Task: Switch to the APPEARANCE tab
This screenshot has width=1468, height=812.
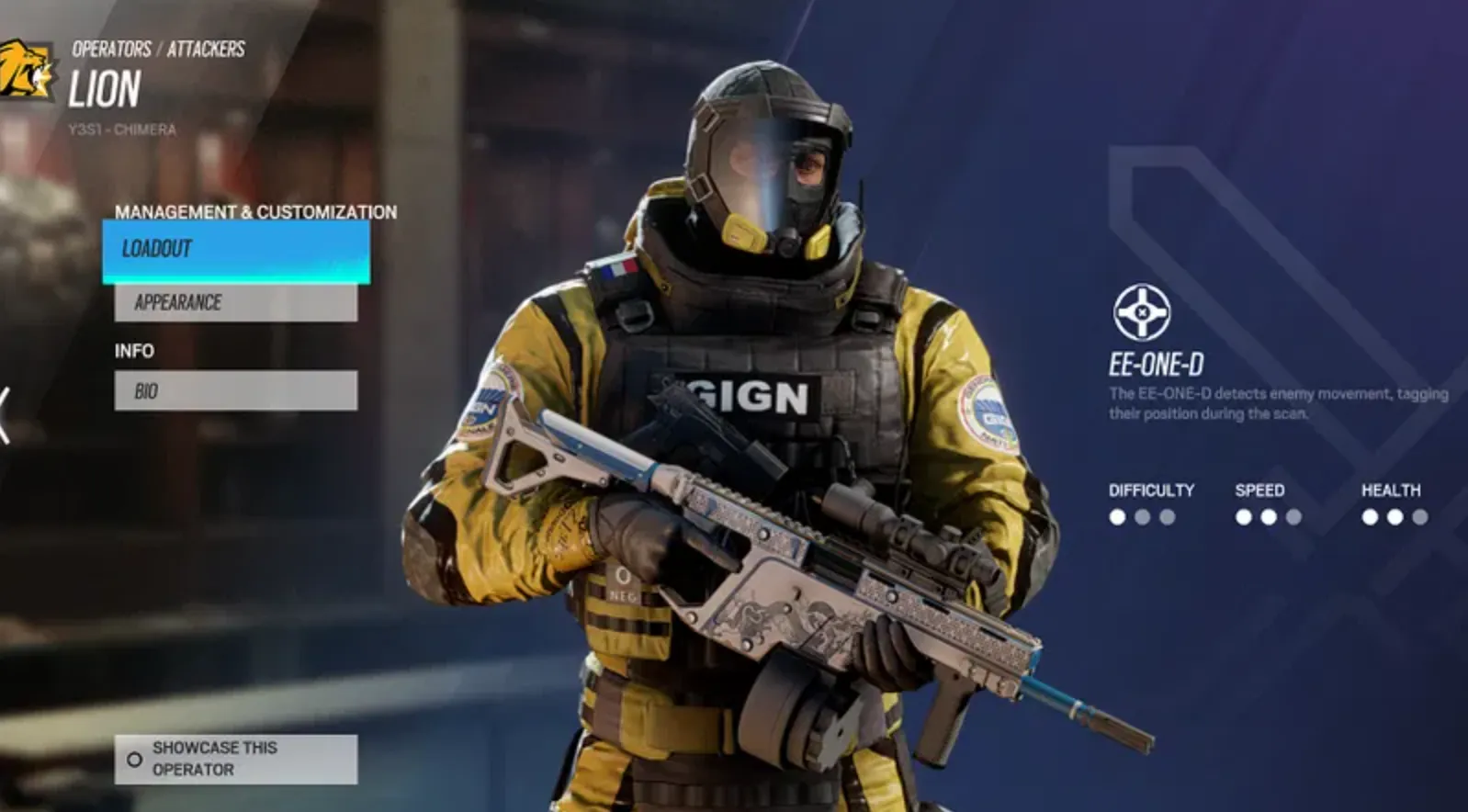Action: [x=234, y=301]
